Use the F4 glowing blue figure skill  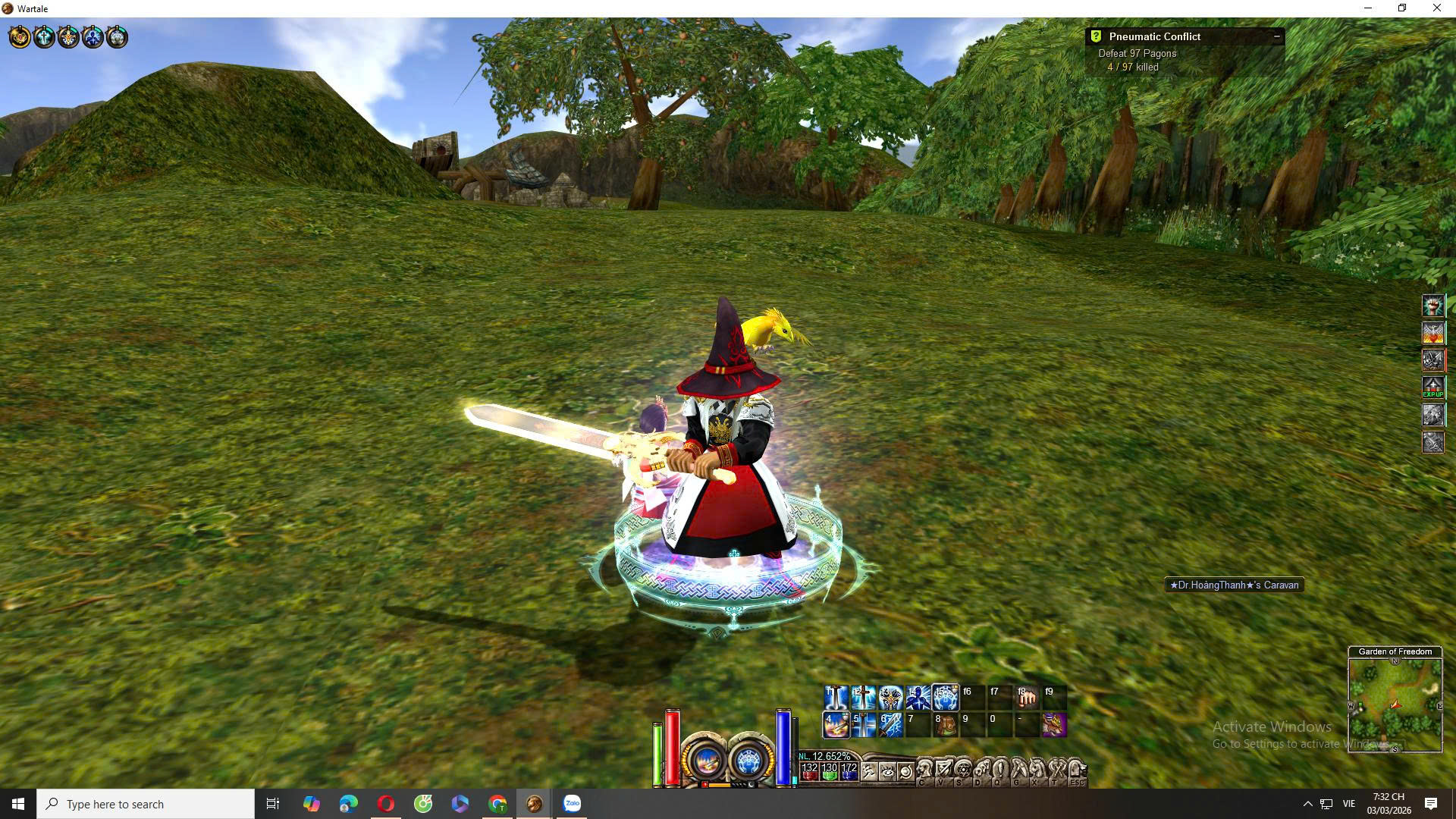pyautogui.click(x=918, y=697)
